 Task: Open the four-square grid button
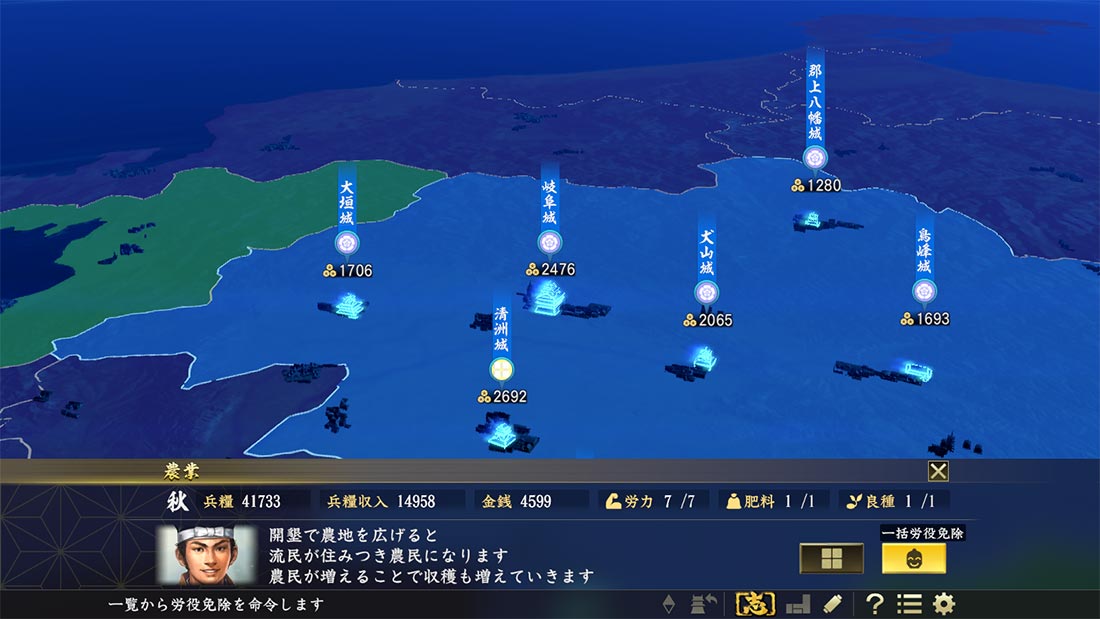pos(831,558)
